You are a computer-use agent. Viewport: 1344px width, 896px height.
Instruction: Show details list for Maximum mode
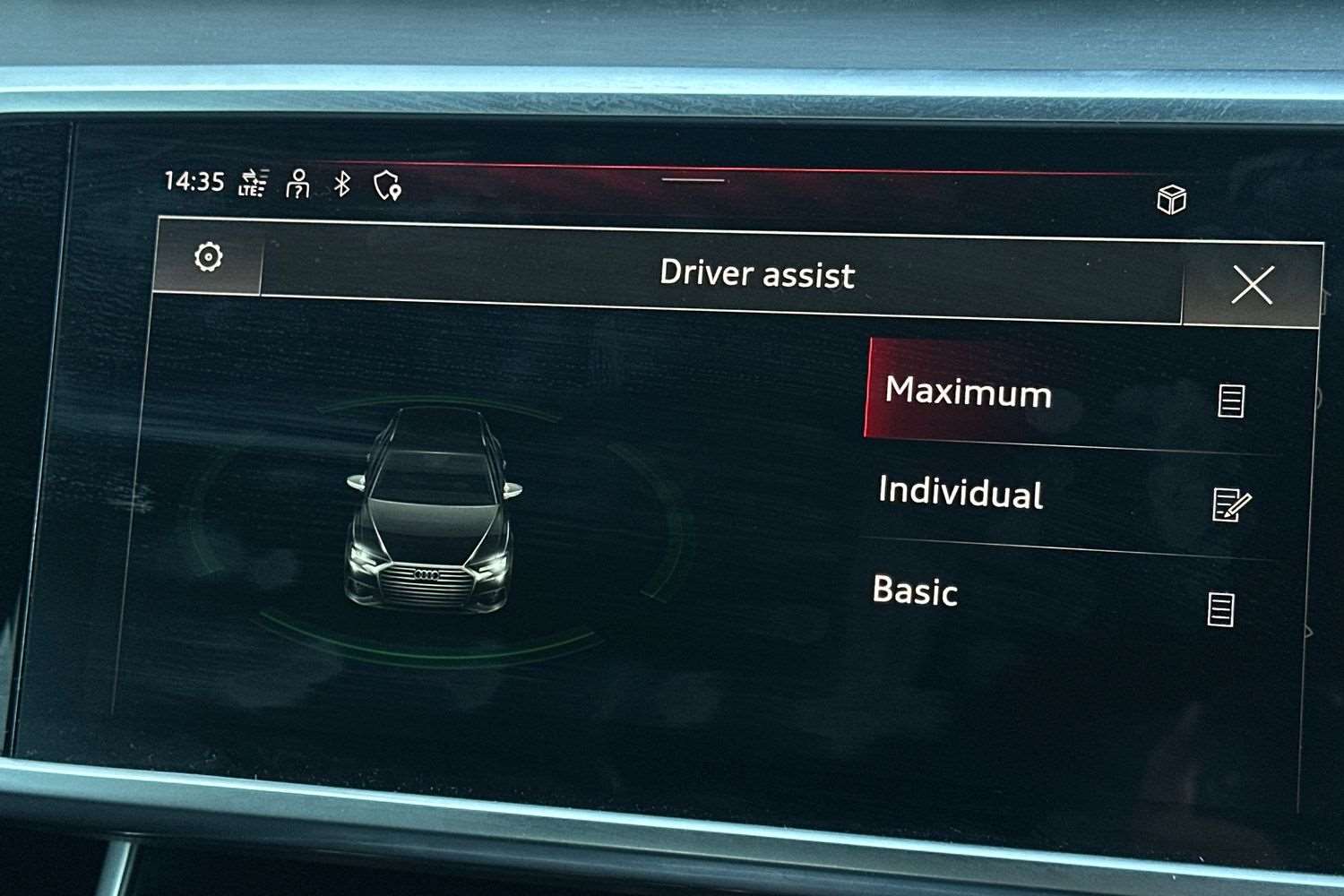(x=1231, y=401)
